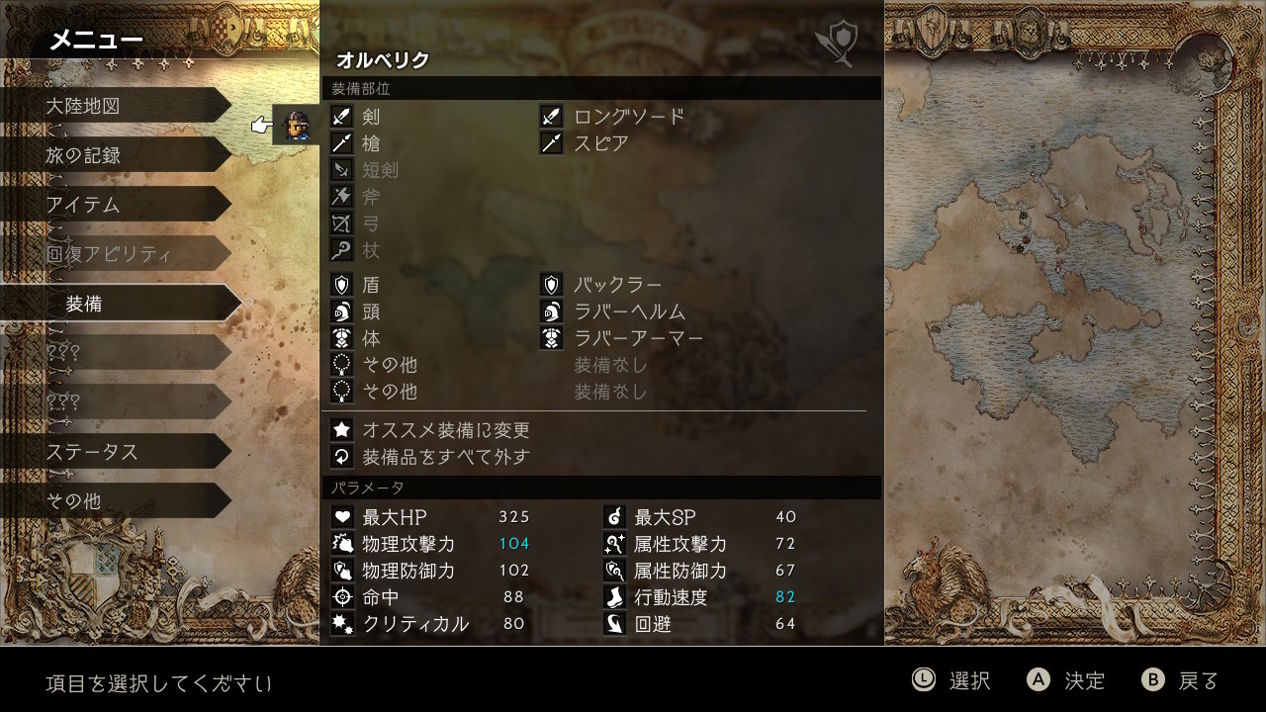Select 旅の記録 journal entry

[x=110, y=155]
